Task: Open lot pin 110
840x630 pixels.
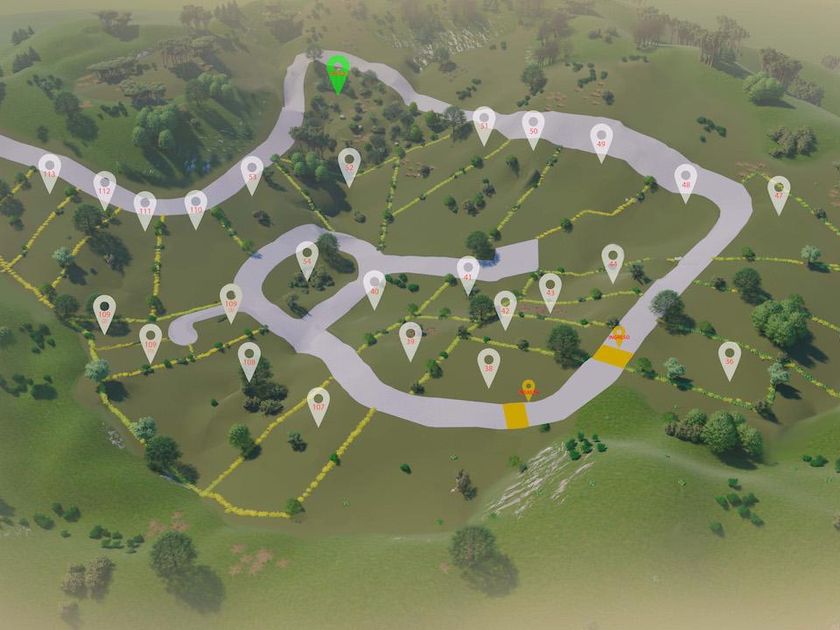Action: pyautogui.click(x=196, y=205)
